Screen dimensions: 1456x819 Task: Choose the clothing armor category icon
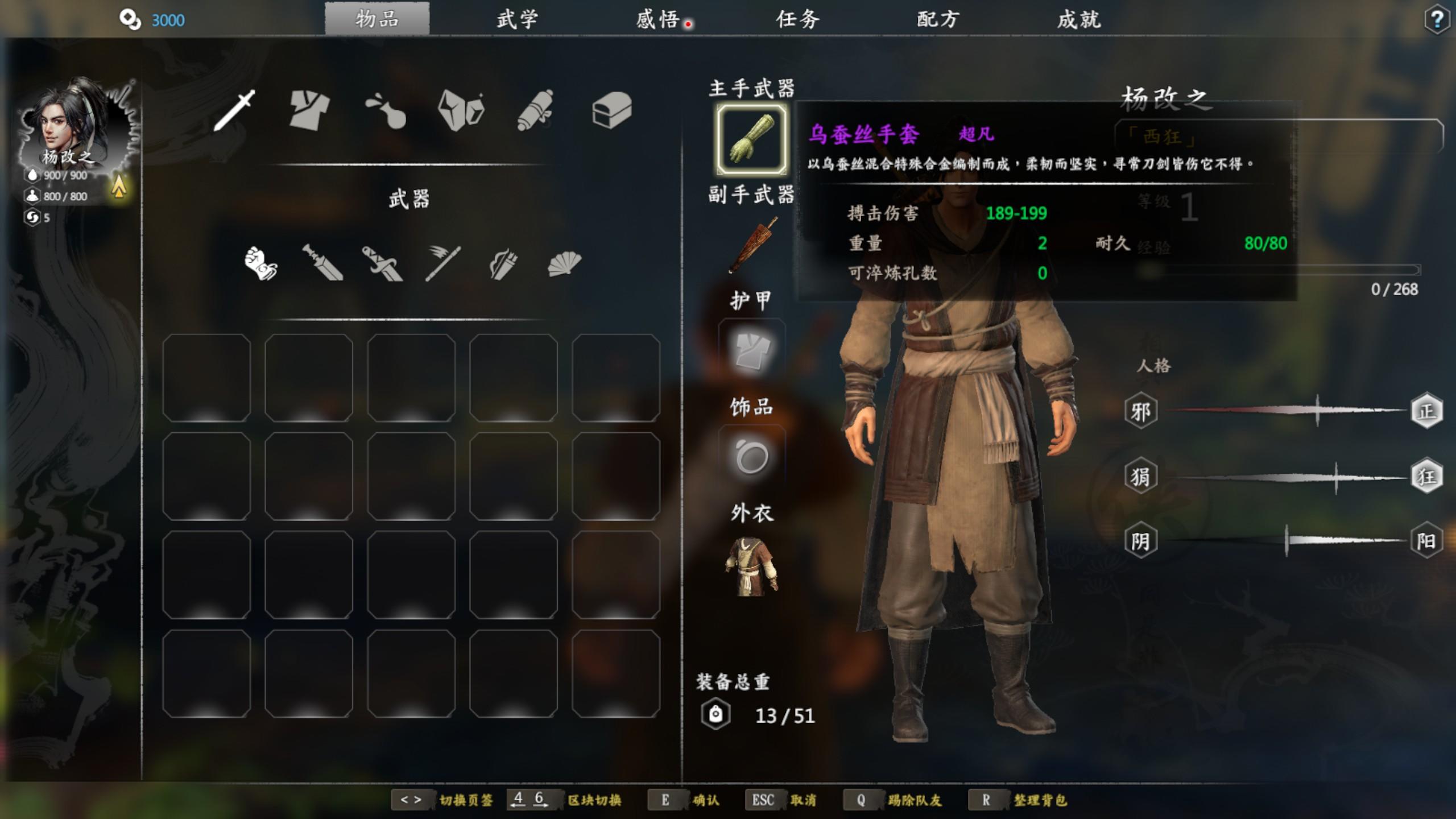tap(309, 109)
